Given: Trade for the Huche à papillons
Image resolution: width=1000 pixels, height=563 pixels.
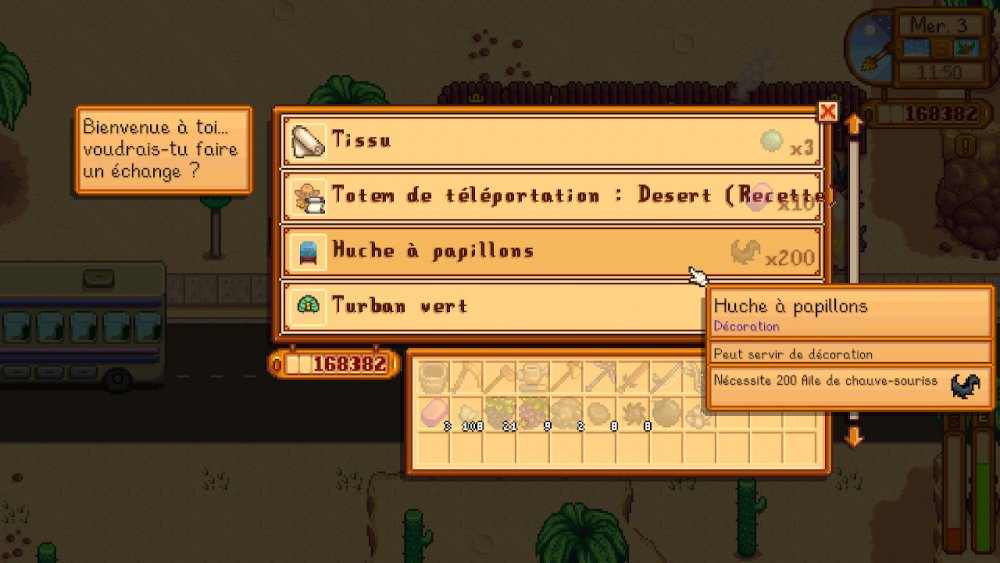Looking at the screenshot, I should [x=552, y=252].
